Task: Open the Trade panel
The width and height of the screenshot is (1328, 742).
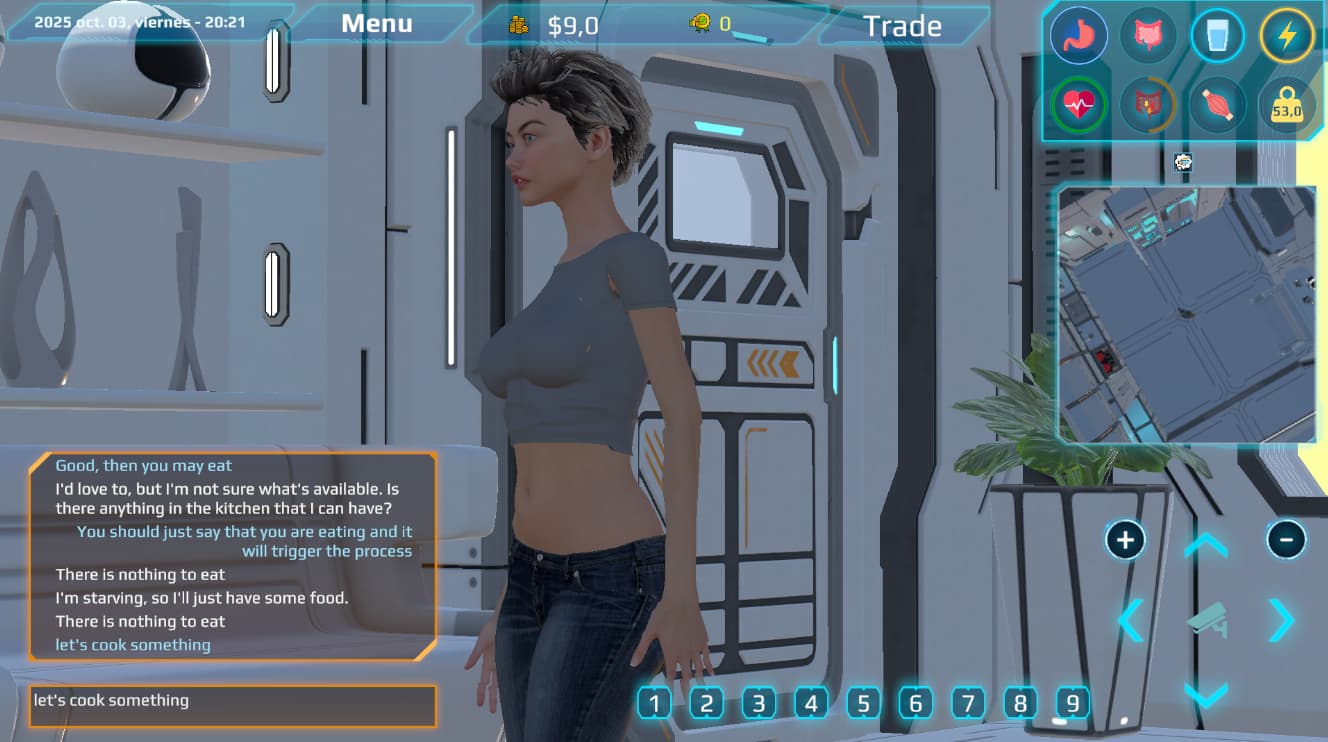Action: tap(902, 26)
